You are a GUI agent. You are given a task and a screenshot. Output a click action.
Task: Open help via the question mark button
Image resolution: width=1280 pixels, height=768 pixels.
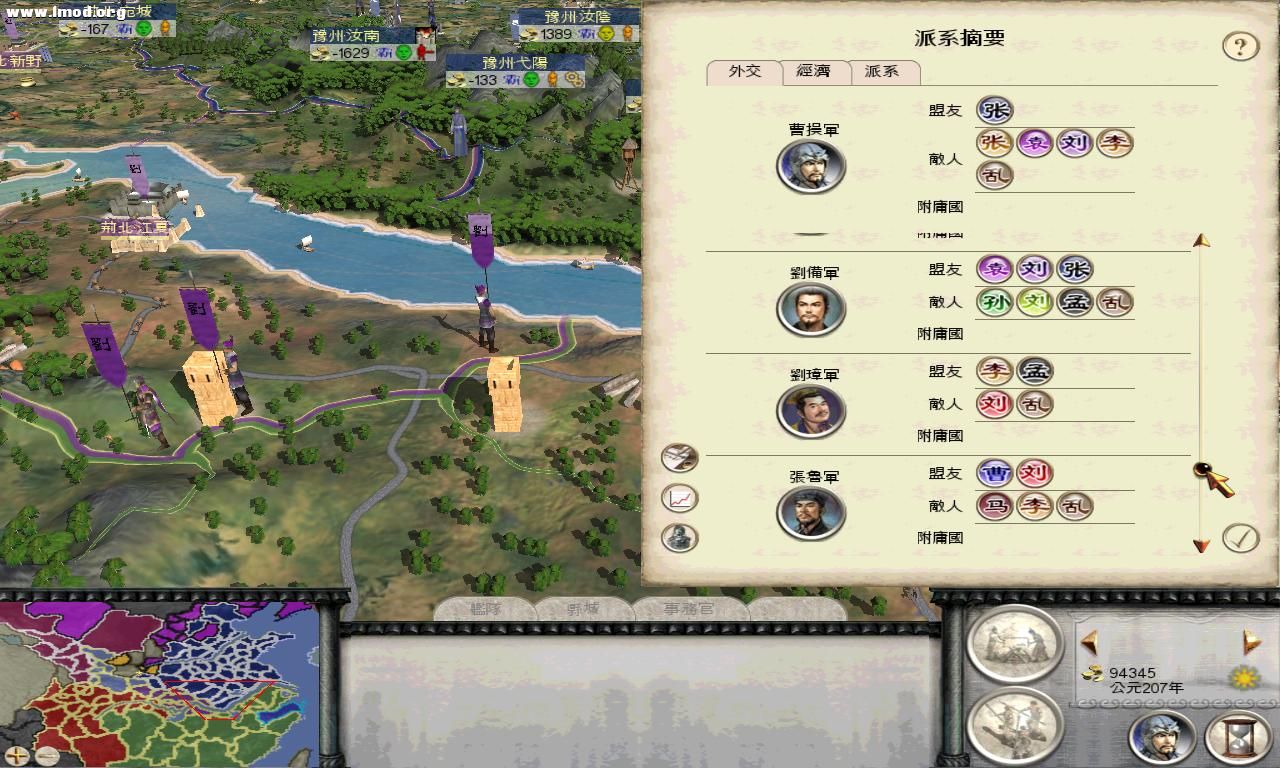(x=1242, y=45)
